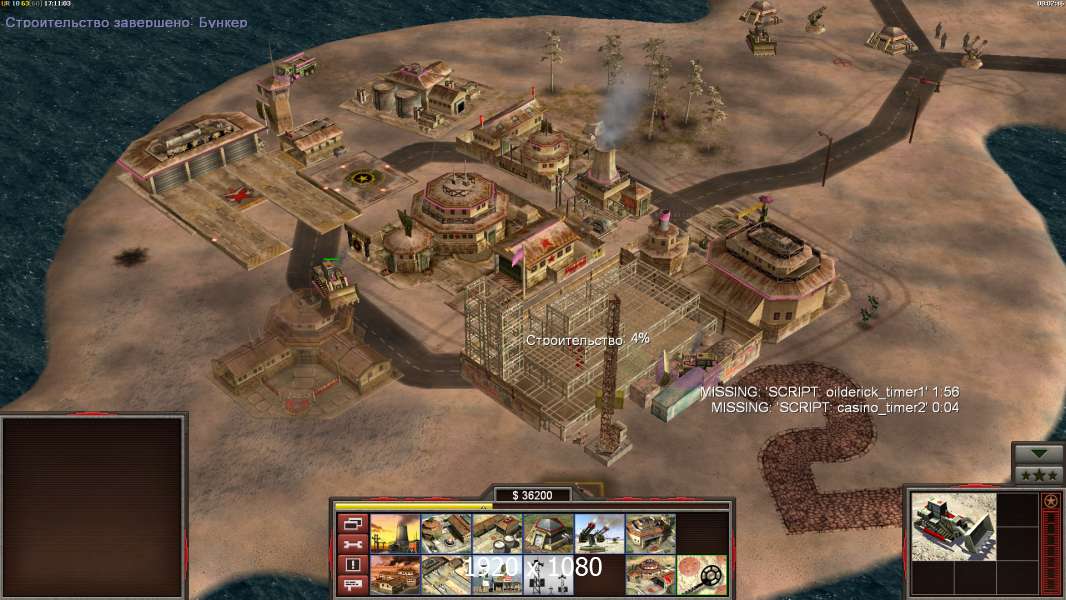
Task: Choose the twin-barrel defense turret build icon
Action: tap(599, 534)
